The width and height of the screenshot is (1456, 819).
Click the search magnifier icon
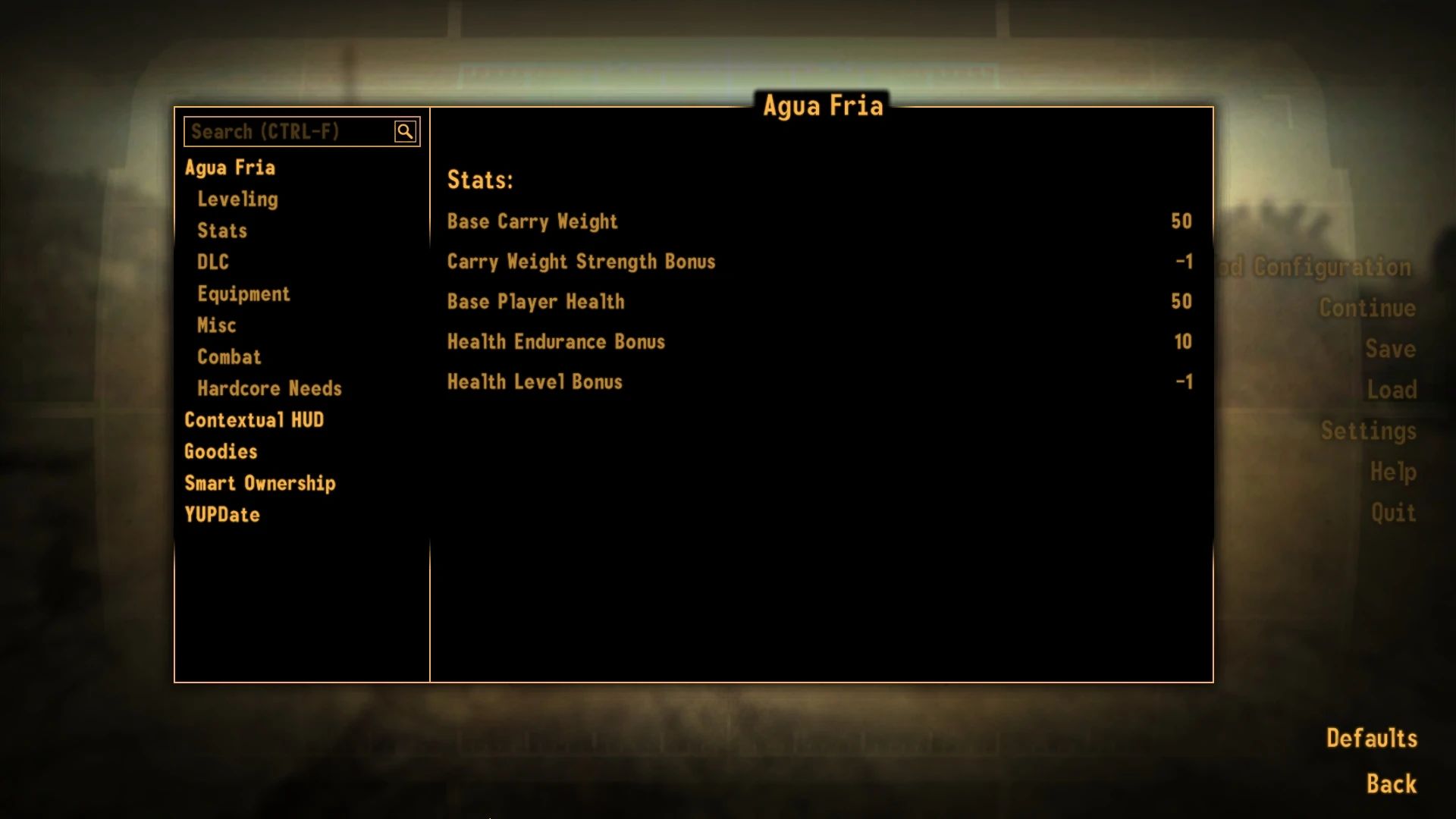[406, 130]
